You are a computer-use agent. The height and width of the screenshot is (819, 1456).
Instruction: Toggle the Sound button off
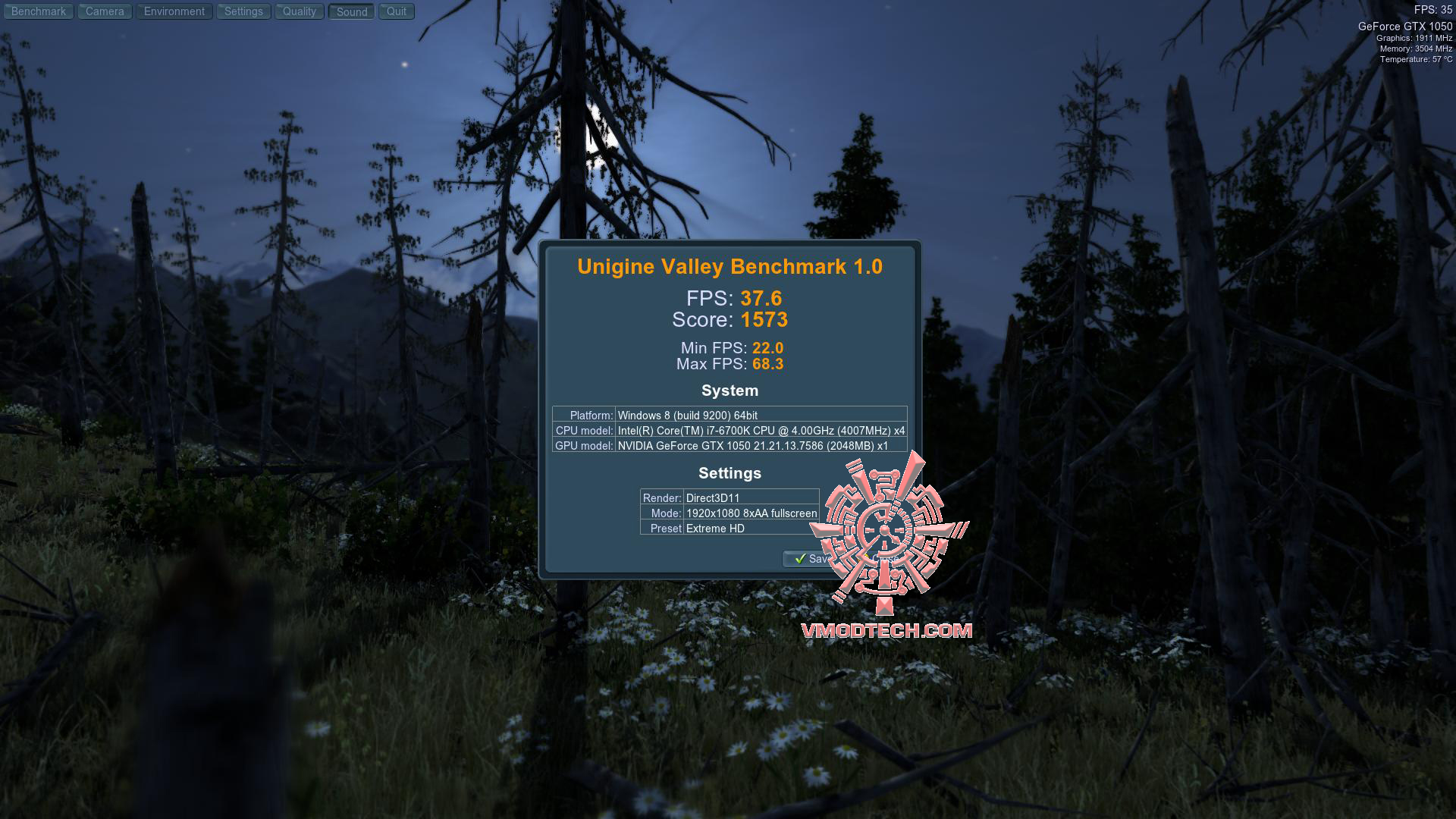pyautogui.click(x=350, y=11)
